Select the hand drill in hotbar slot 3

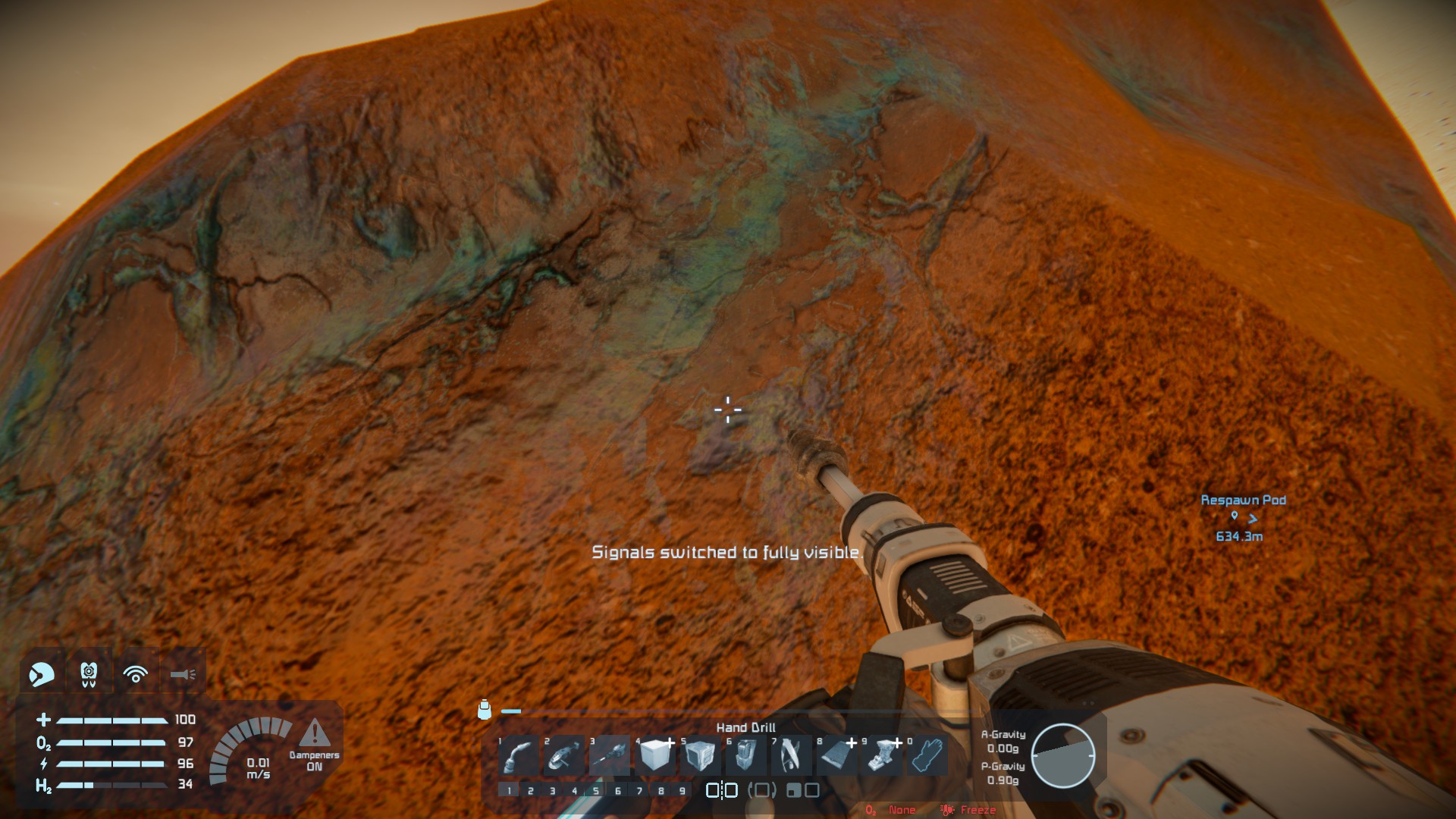pyautogui.click(x=610, y=755)
